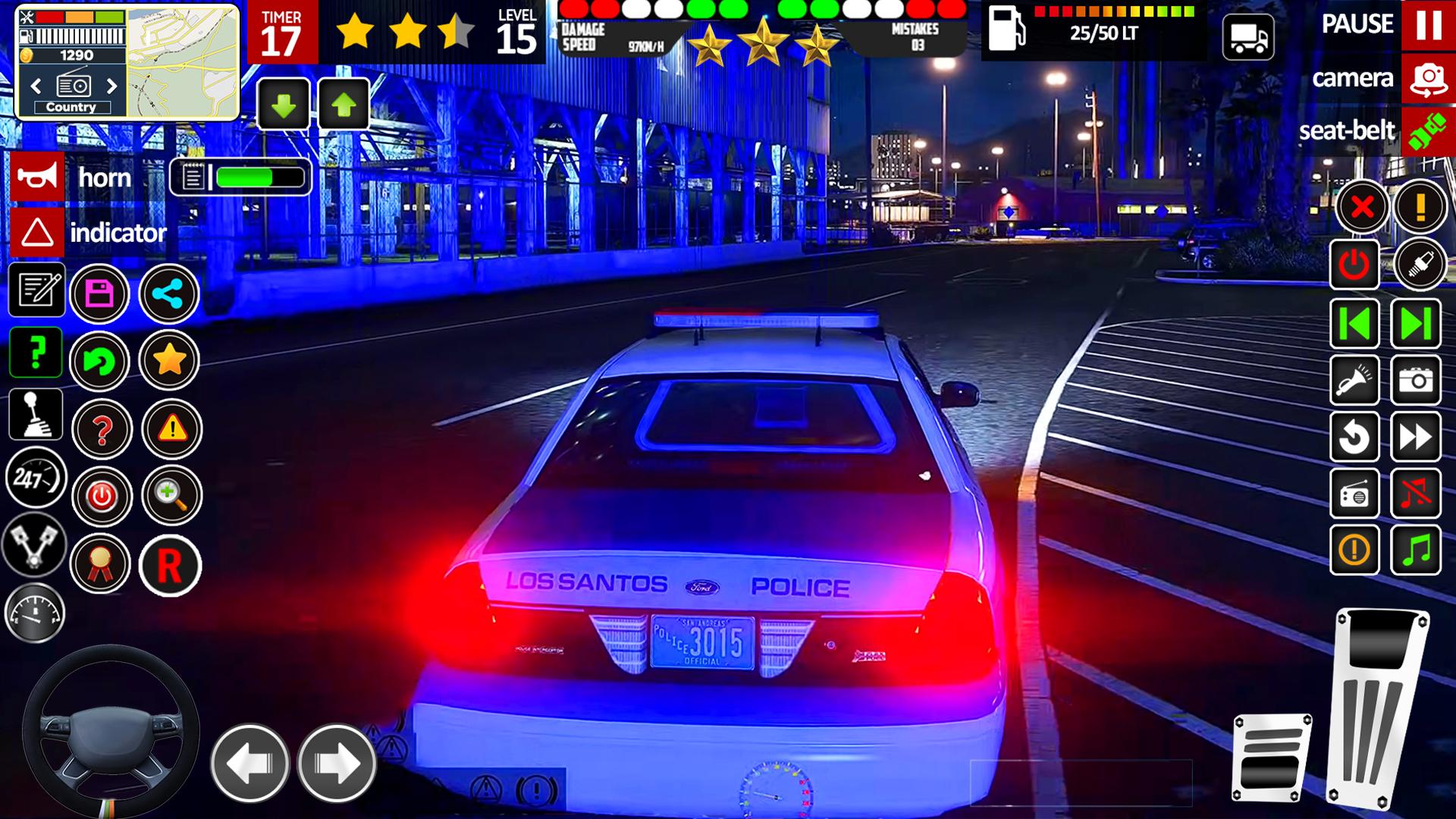Click the gear shift lever icon

[x=35, y=415]
